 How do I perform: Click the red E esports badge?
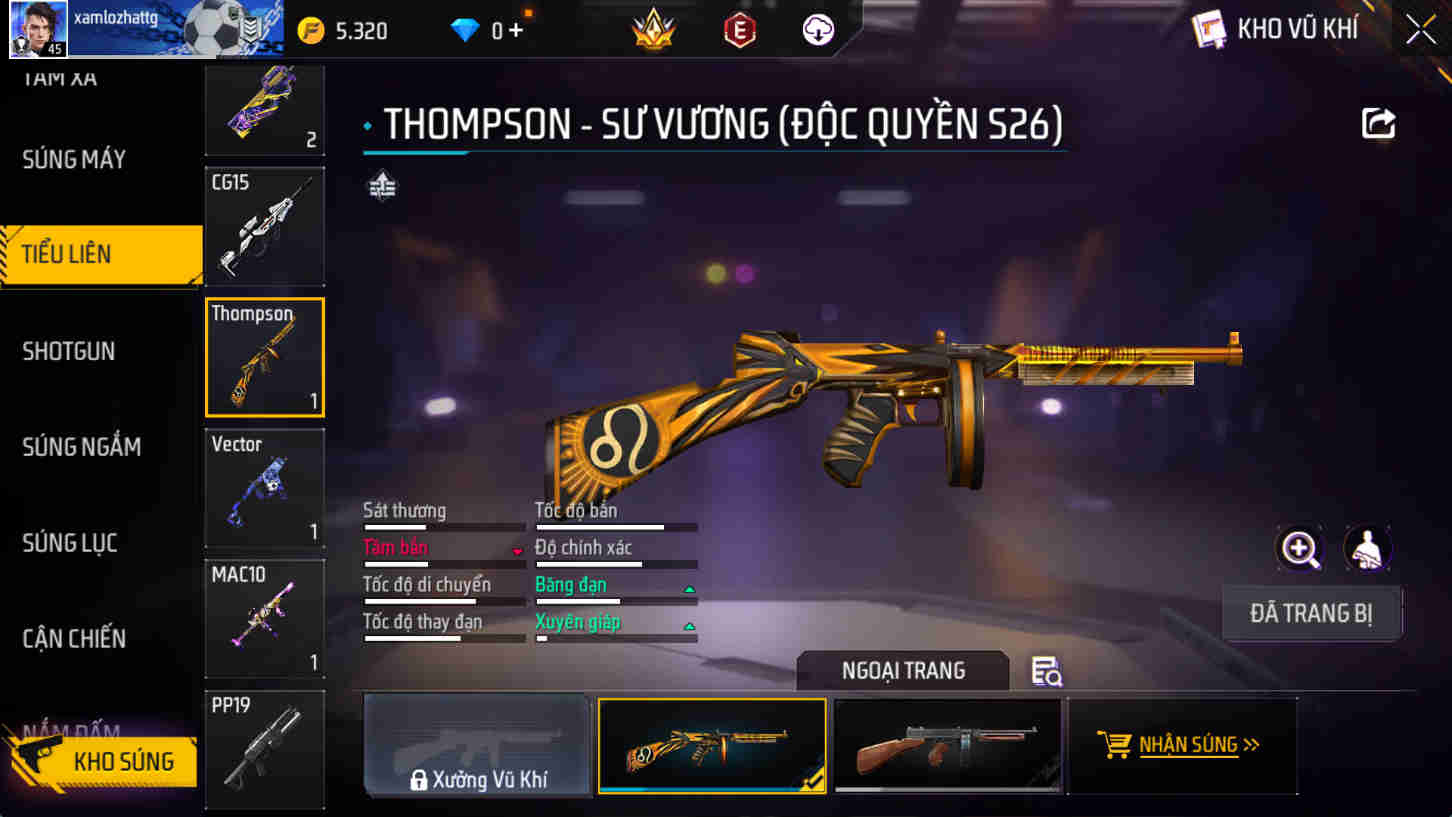736,29
